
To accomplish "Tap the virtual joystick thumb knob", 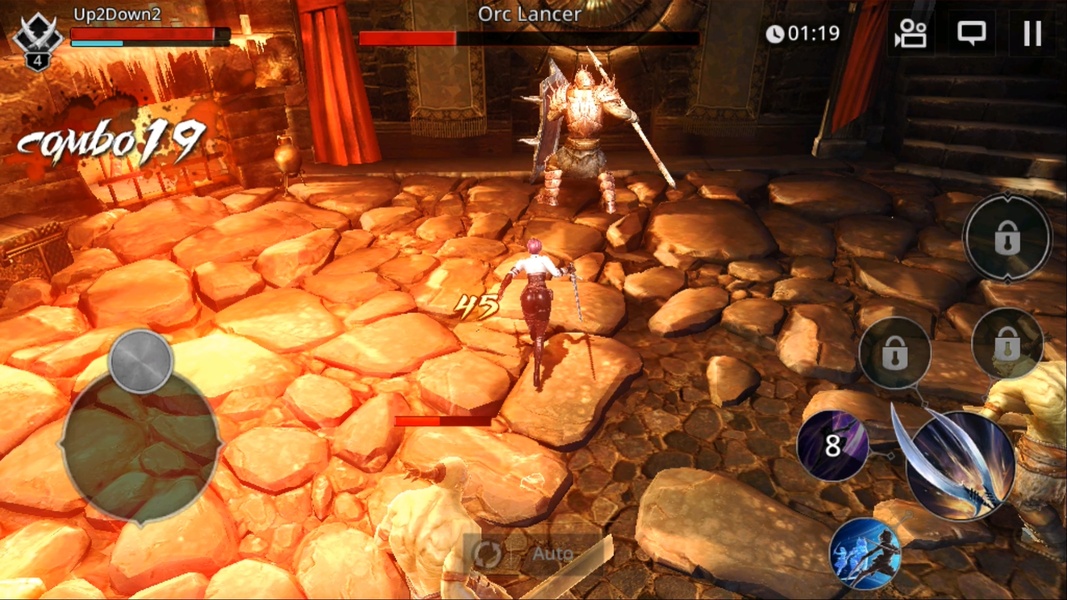I will 141,361.
